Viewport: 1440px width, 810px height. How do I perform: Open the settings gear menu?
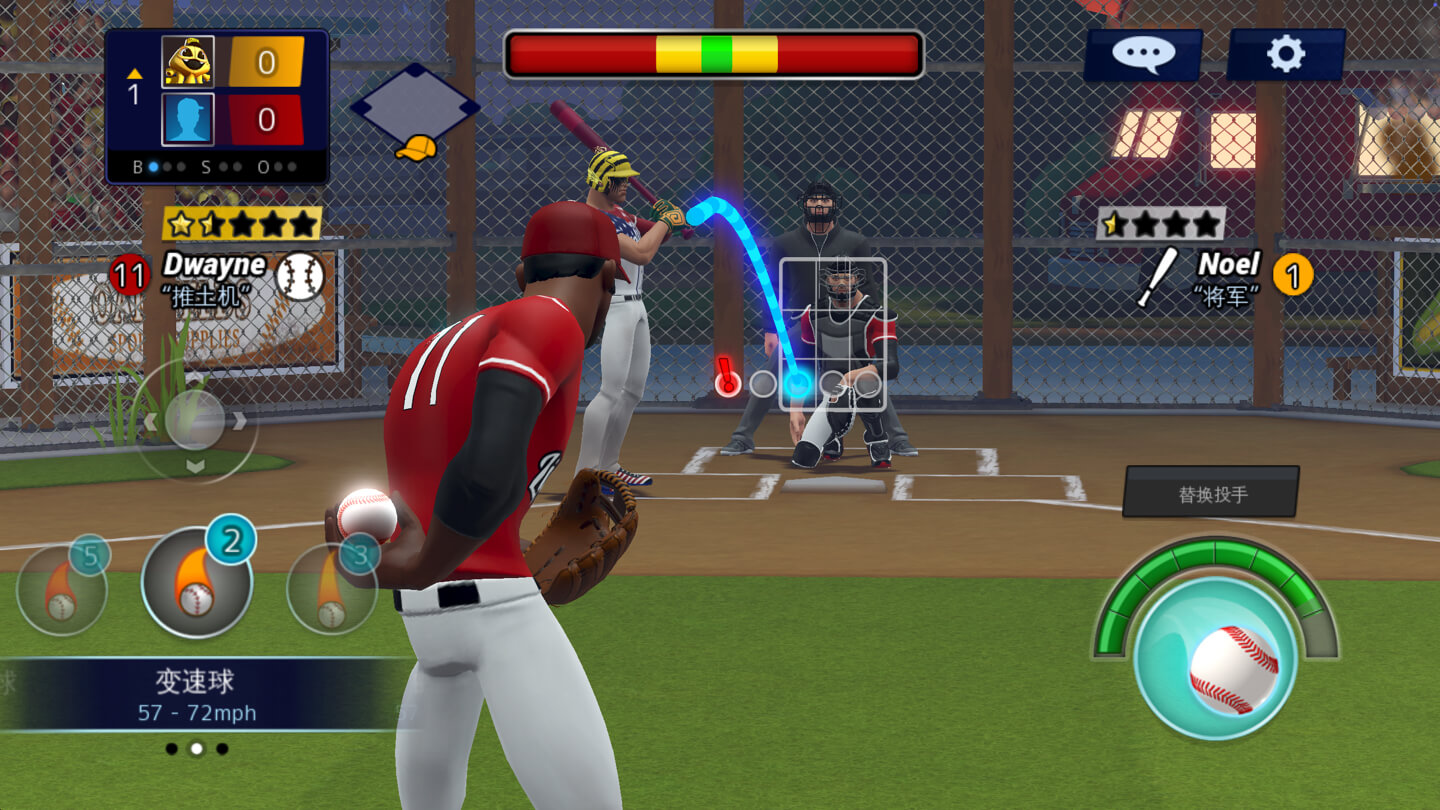(x=1285, y=54)
